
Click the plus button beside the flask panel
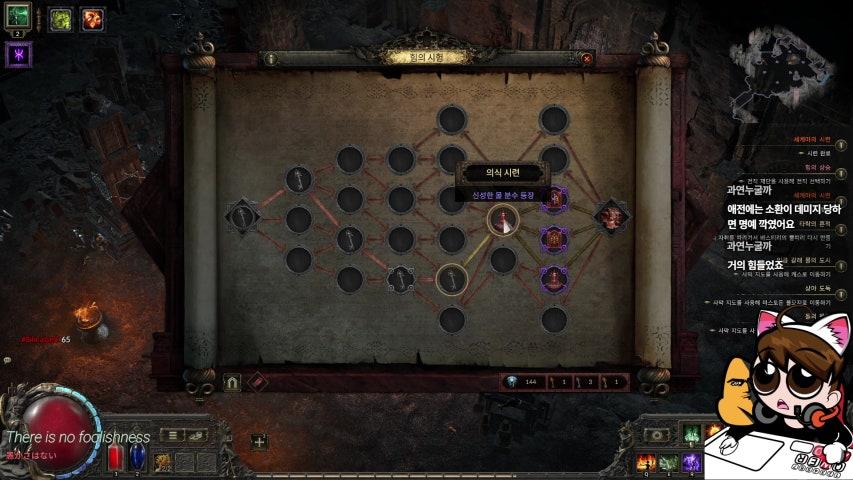(x=259, y=441)
